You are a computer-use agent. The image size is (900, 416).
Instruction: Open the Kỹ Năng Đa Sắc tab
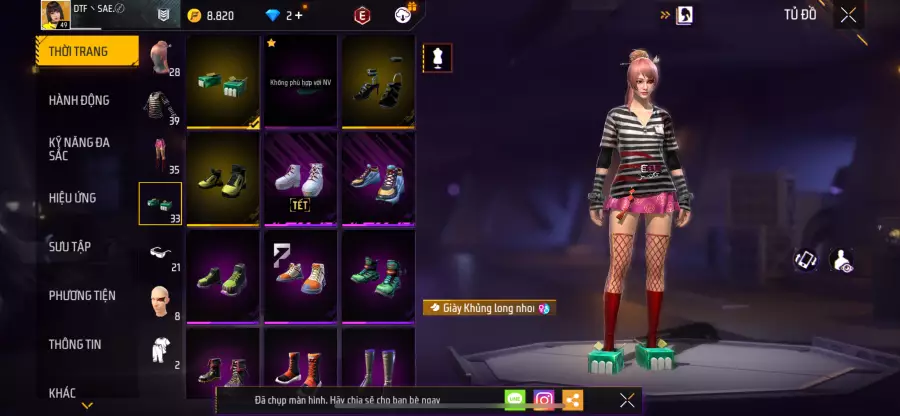(80, 149)
